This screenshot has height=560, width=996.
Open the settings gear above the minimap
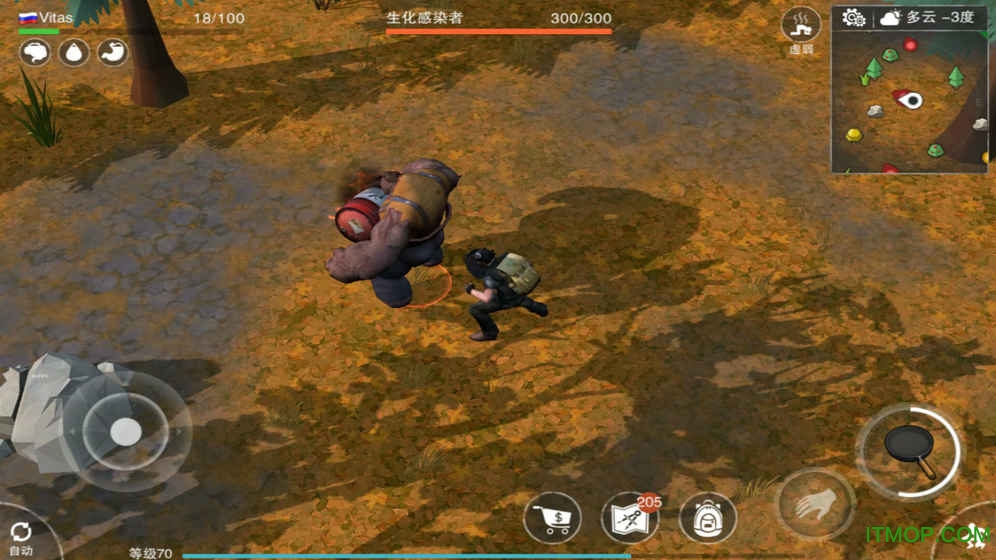coord(853,19)
